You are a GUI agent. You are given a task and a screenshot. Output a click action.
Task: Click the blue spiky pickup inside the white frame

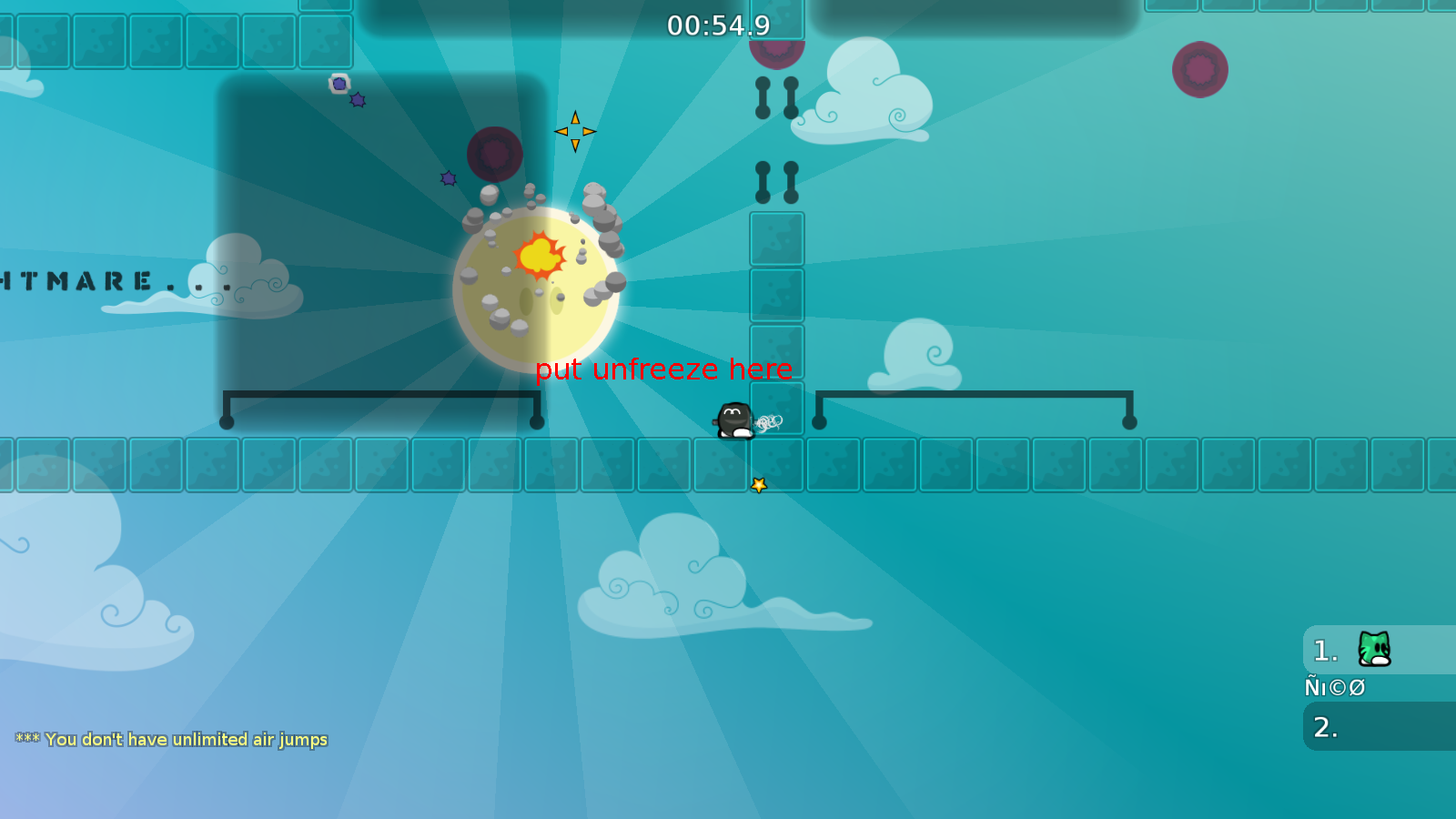pos(339,84)
